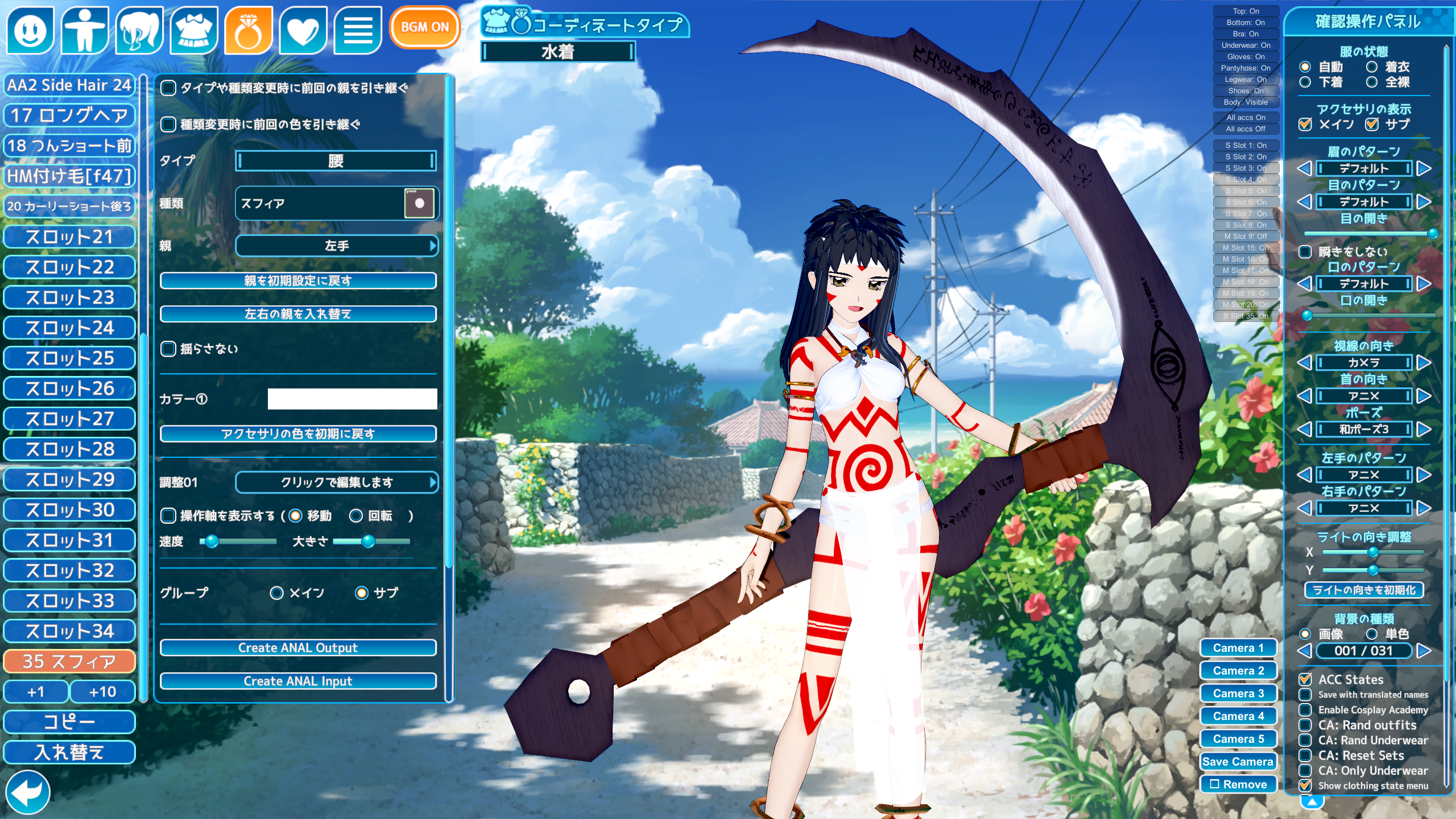
Task: Open the accessory type dropdown showing 腰
Action: [x=336, y=161]
